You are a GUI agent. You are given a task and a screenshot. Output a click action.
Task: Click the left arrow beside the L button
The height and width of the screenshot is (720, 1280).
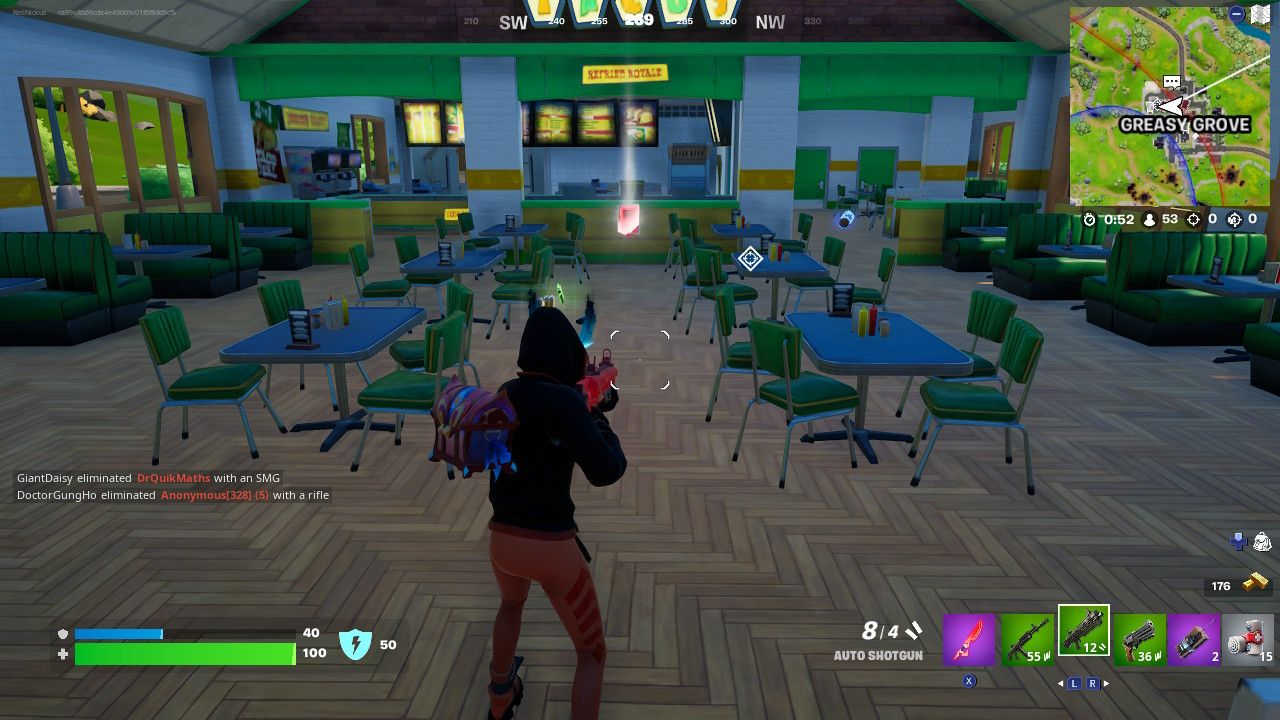click(1060, 682)
